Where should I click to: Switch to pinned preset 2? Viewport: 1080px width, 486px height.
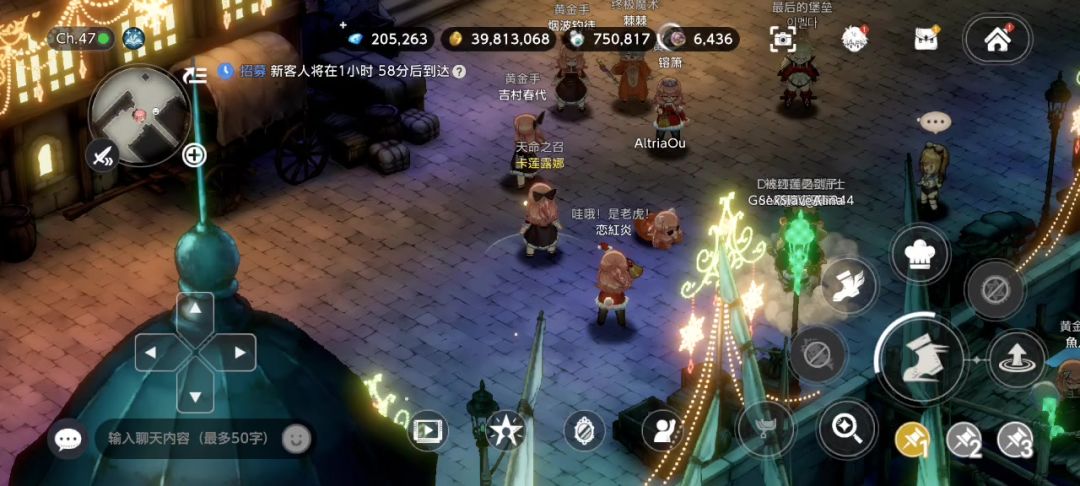pos(964,439)
